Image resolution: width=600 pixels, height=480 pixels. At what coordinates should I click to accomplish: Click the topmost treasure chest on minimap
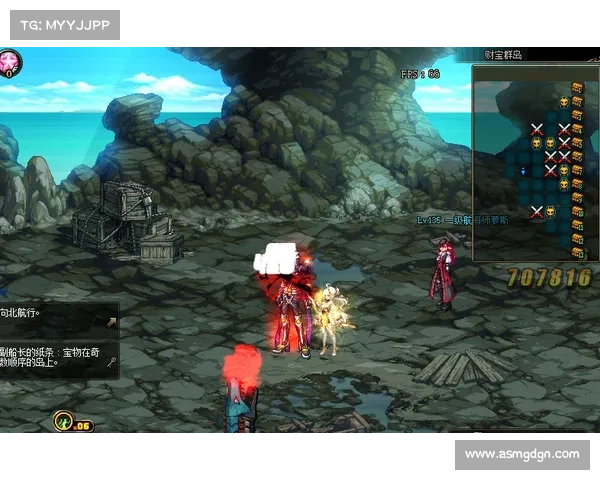click(x=578, y=88)
